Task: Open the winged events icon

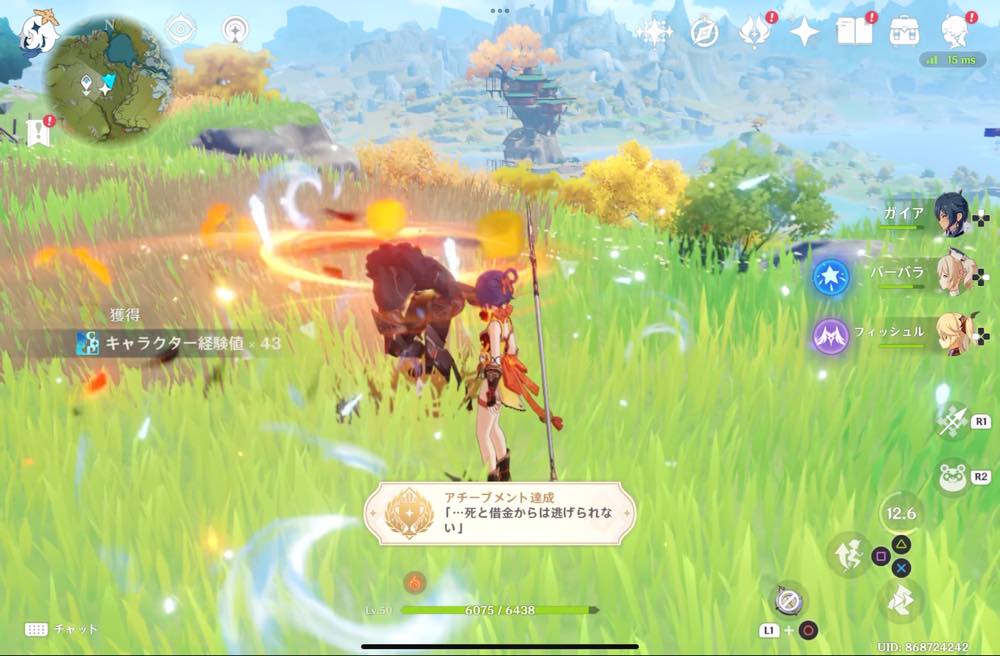Action: (x=754, y=32)
